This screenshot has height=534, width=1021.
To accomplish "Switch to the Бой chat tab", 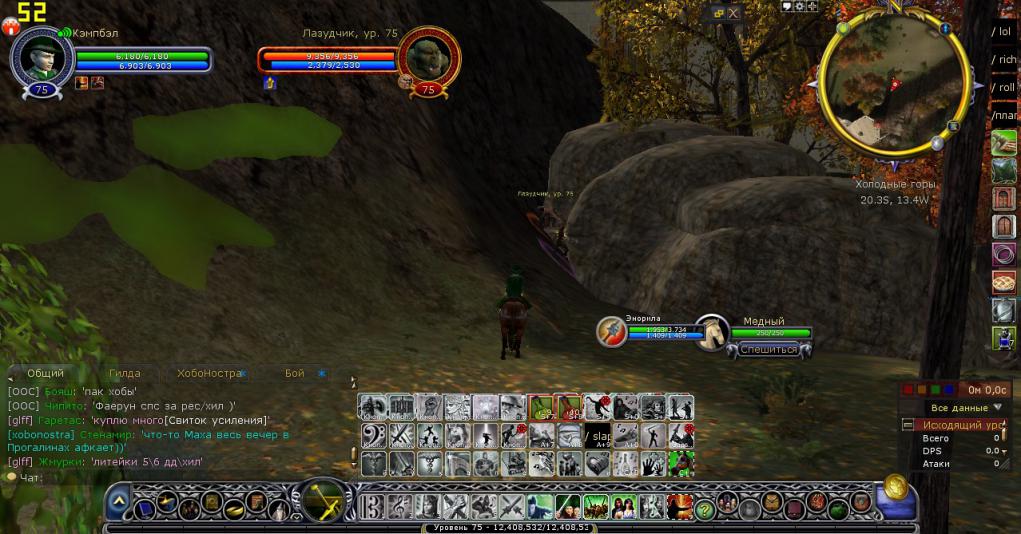I will coord(294,373).
